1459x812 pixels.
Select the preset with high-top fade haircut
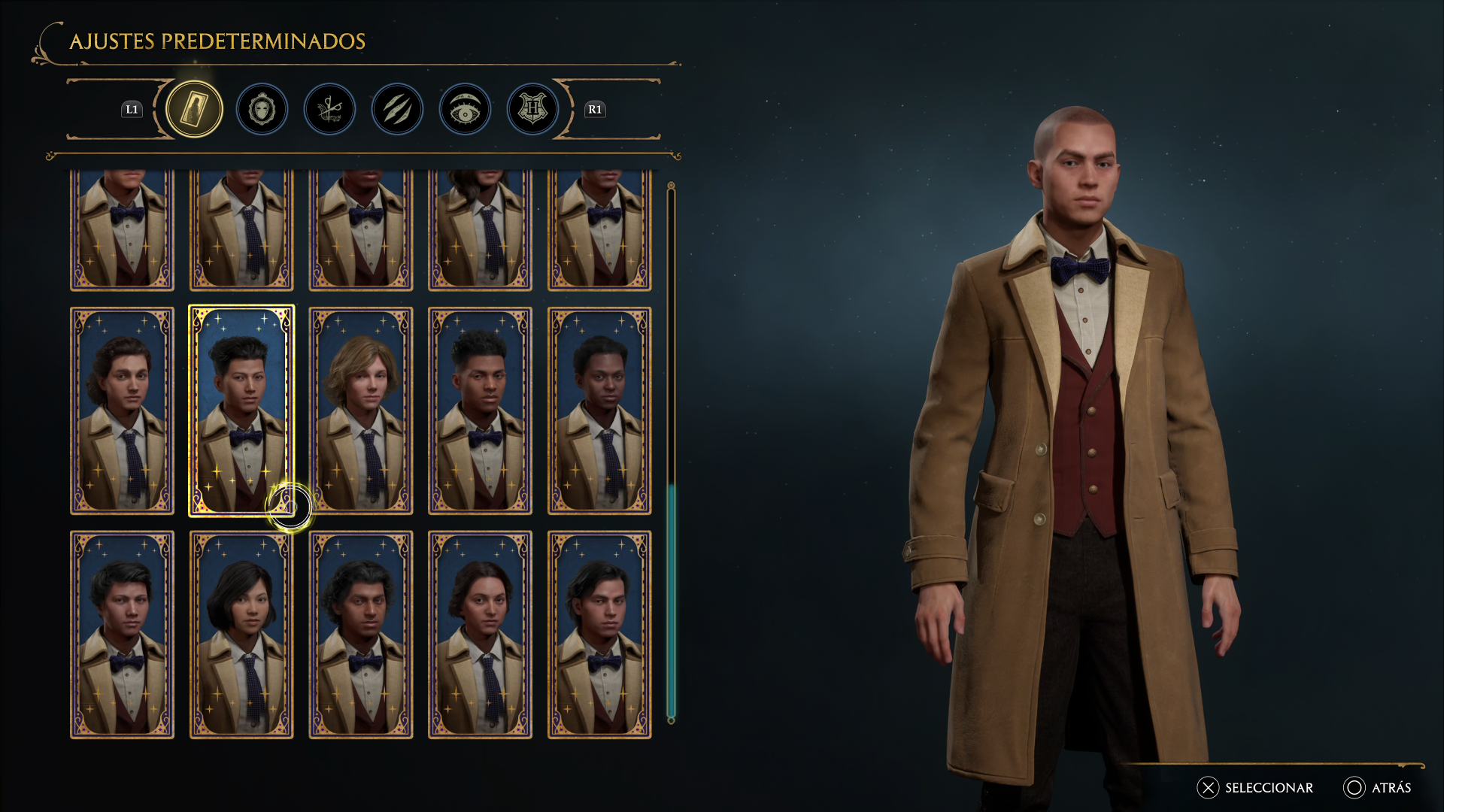(480, 411)
